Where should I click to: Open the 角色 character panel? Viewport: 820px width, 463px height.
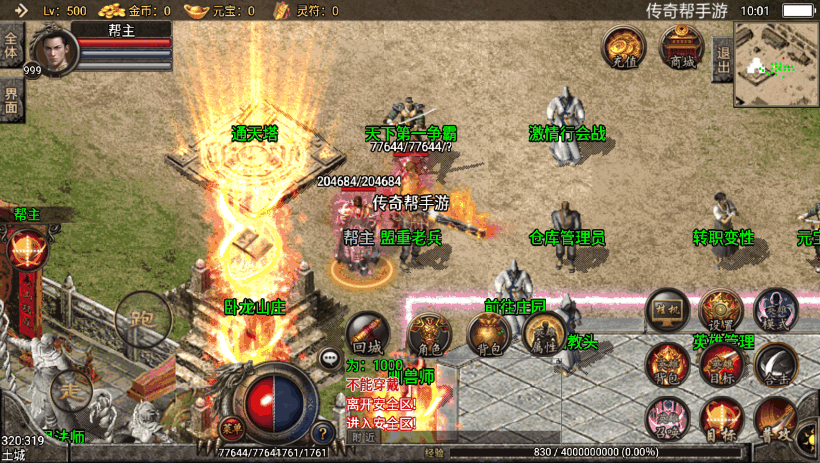429,334
